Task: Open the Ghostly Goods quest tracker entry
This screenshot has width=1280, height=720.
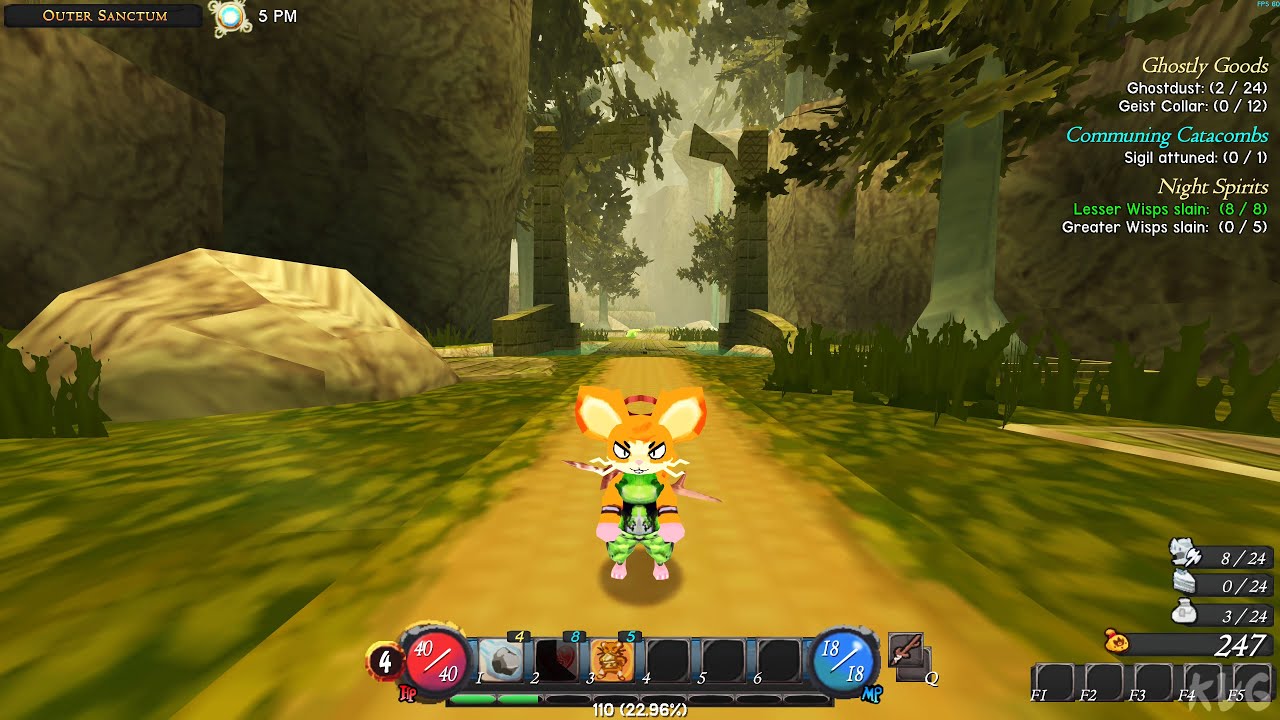Action: click(1204, 66)
